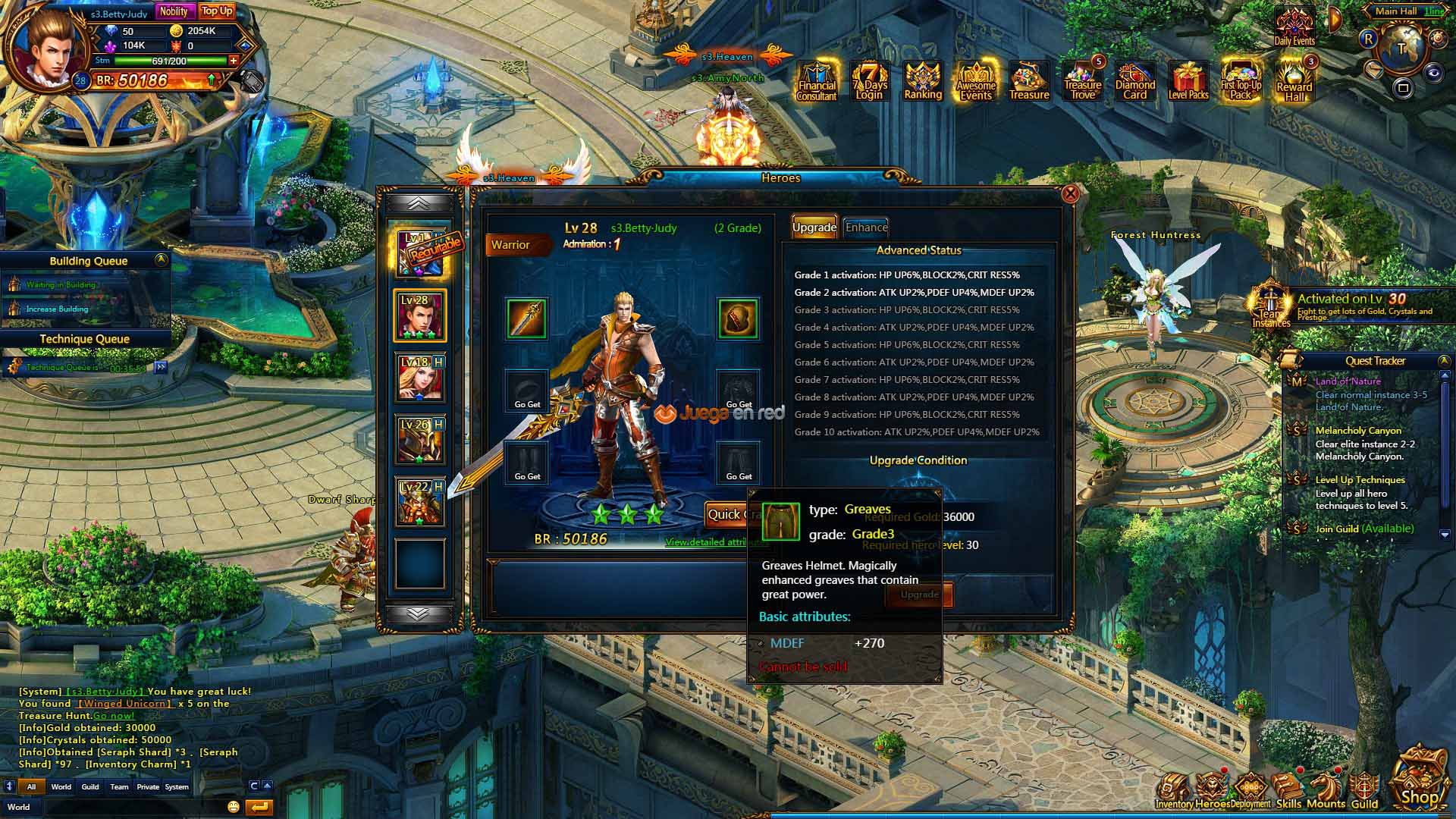Viewport: 1456px width, 819px height.
Task: Select the equipped sword weapon slot
Action: tap(526, 318)
